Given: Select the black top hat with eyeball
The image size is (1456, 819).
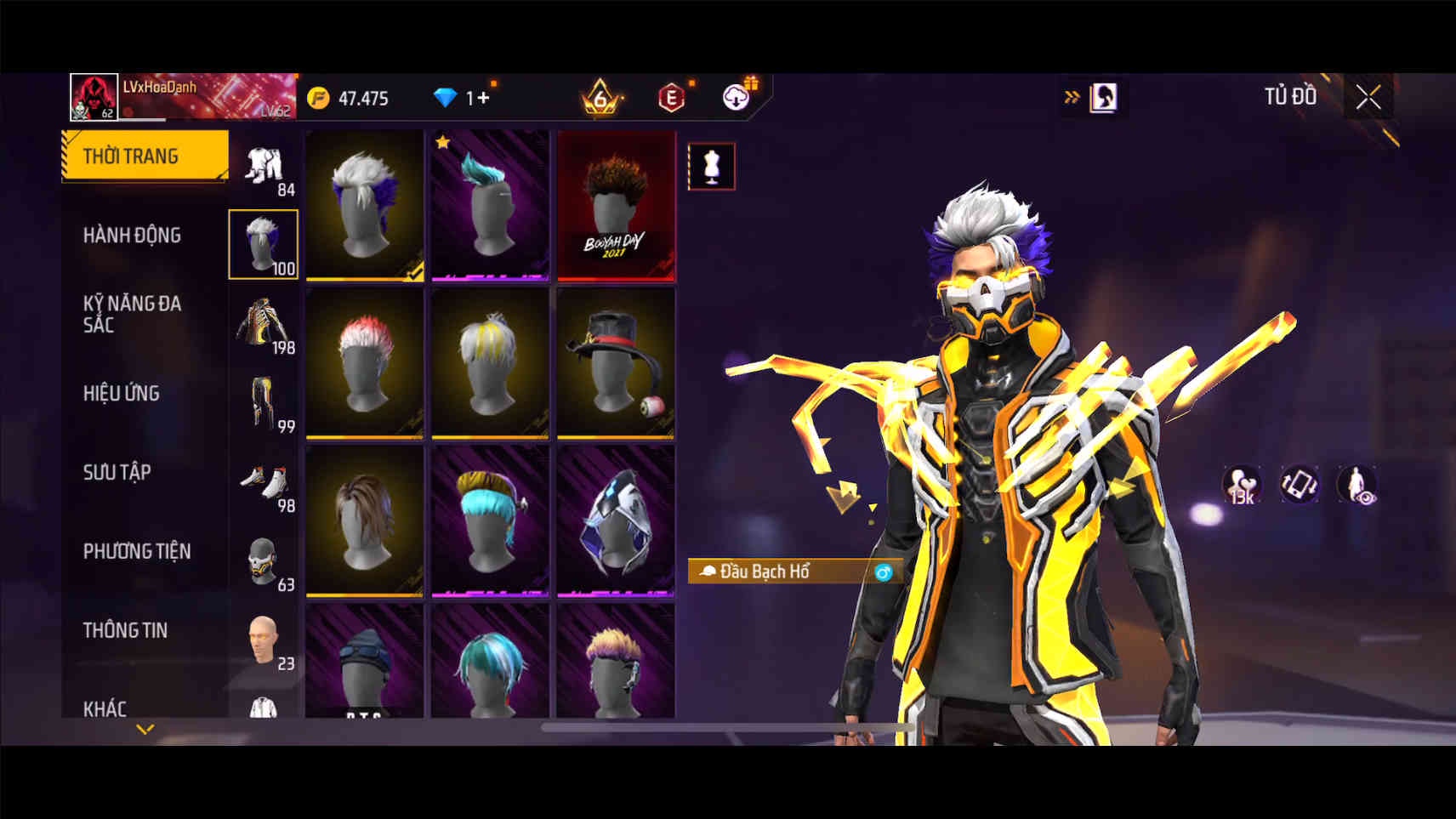Looking at the screenshot, I should [x=616, y=363].
